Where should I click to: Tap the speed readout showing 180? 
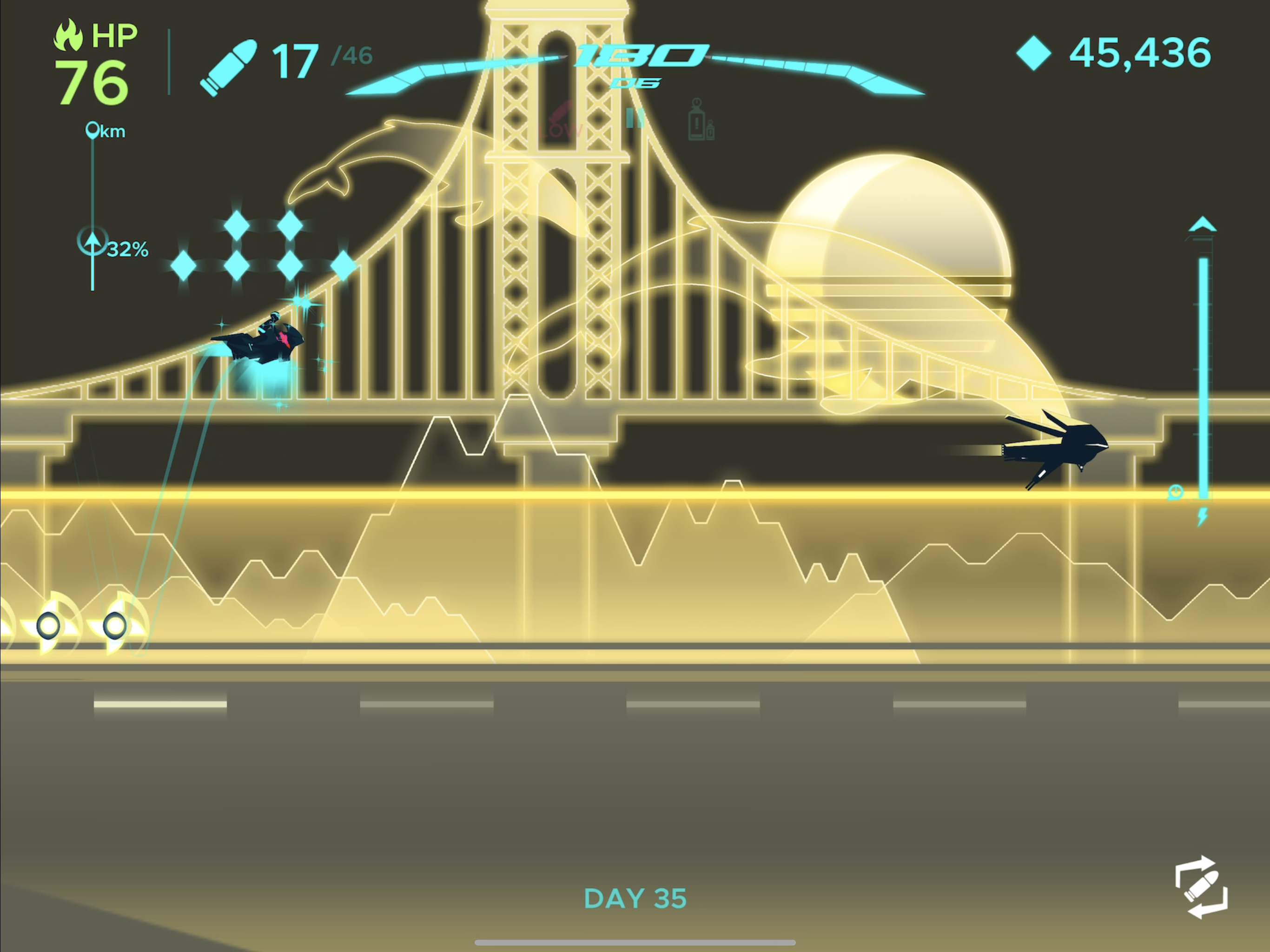[x=637, y=54]
